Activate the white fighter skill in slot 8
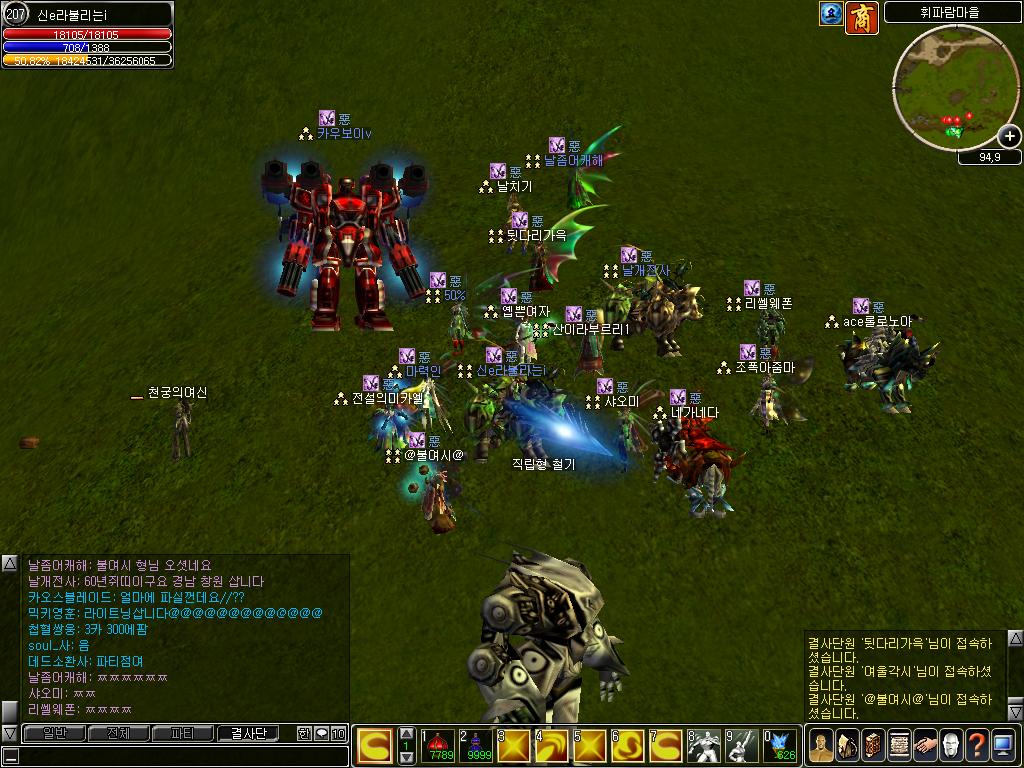 click(704, 746)
